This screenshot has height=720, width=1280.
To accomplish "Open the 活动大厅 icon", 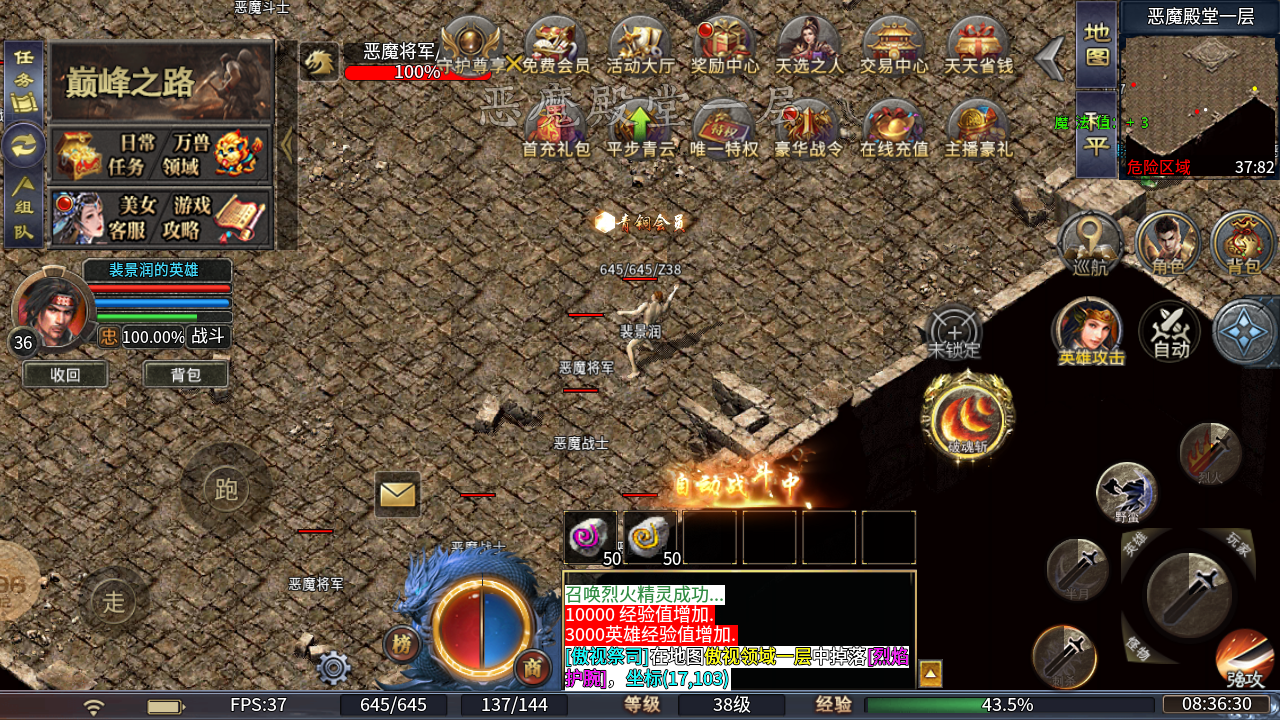I will 640,47.
